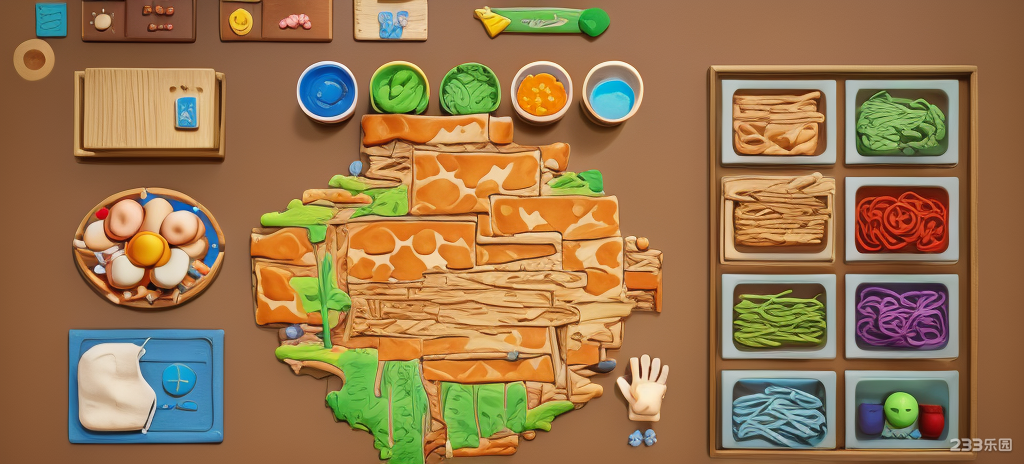This screenshot has width=1024, height=464.
Task: Click the teal square in the corner
Action: coord(50,18)
